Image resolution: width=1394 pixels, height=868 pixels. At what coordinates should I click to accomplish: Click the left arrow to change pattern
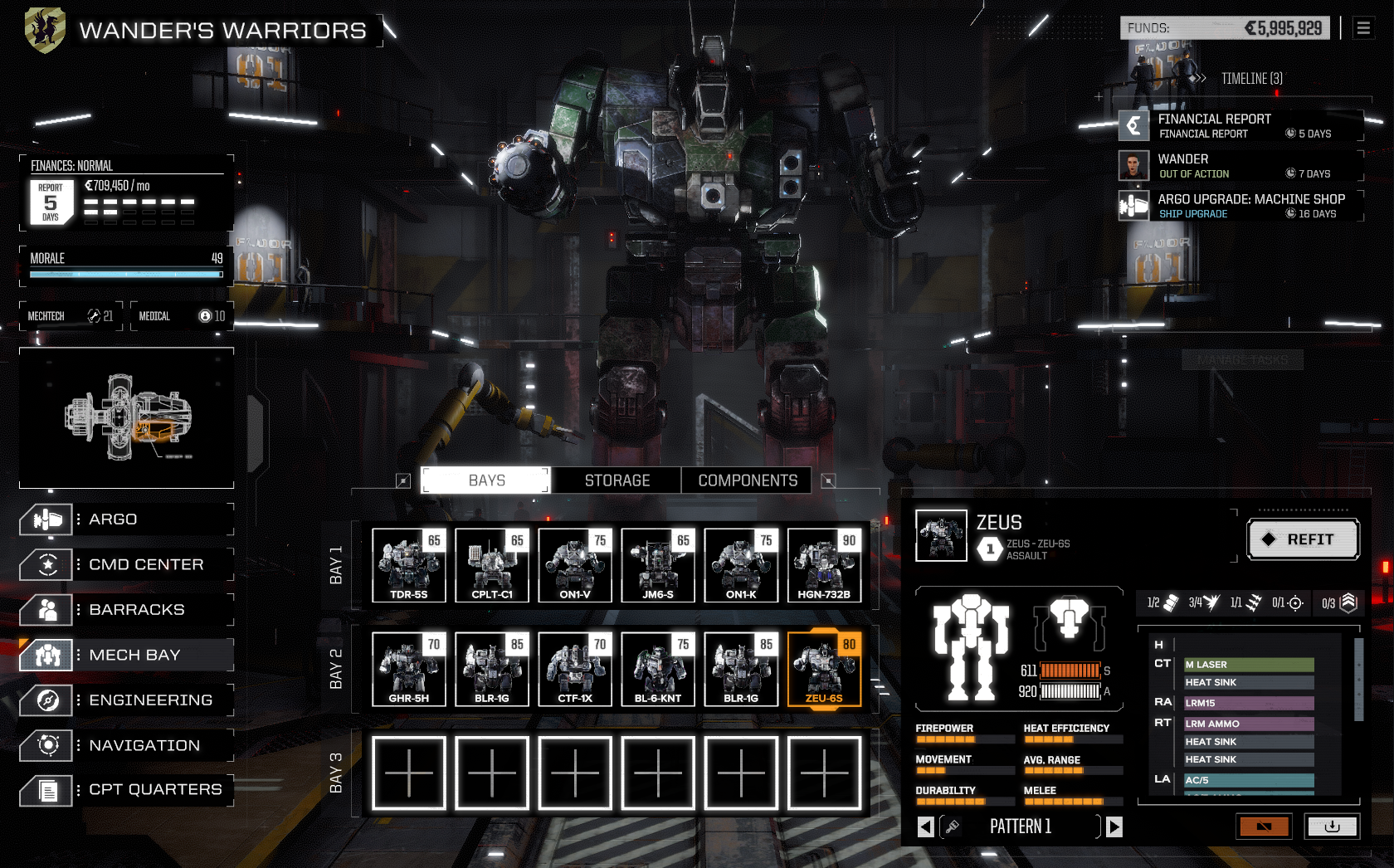point(924,827)
